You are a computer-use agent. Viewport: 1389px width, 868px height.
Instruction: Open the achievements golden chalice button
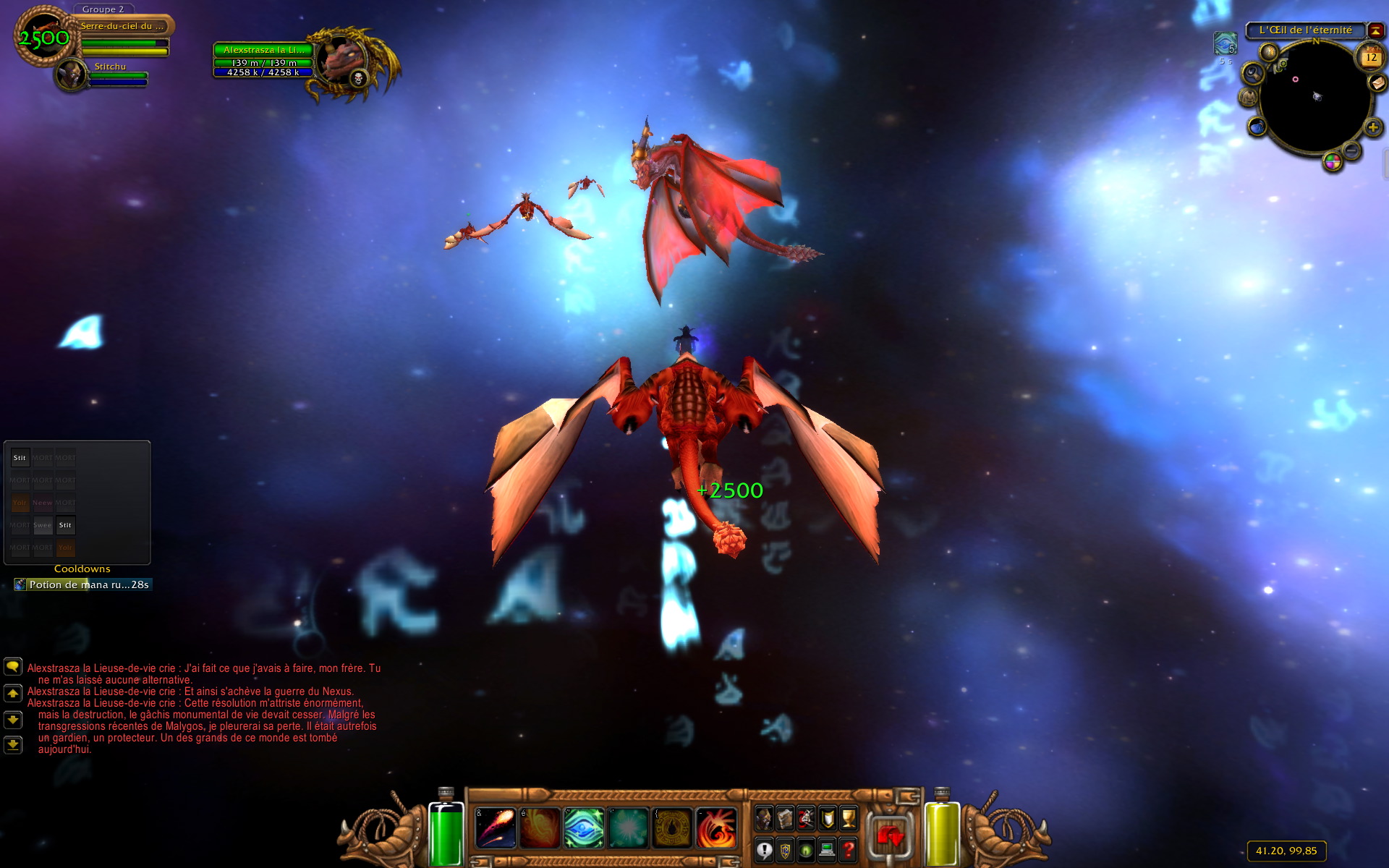pos(848,818)
